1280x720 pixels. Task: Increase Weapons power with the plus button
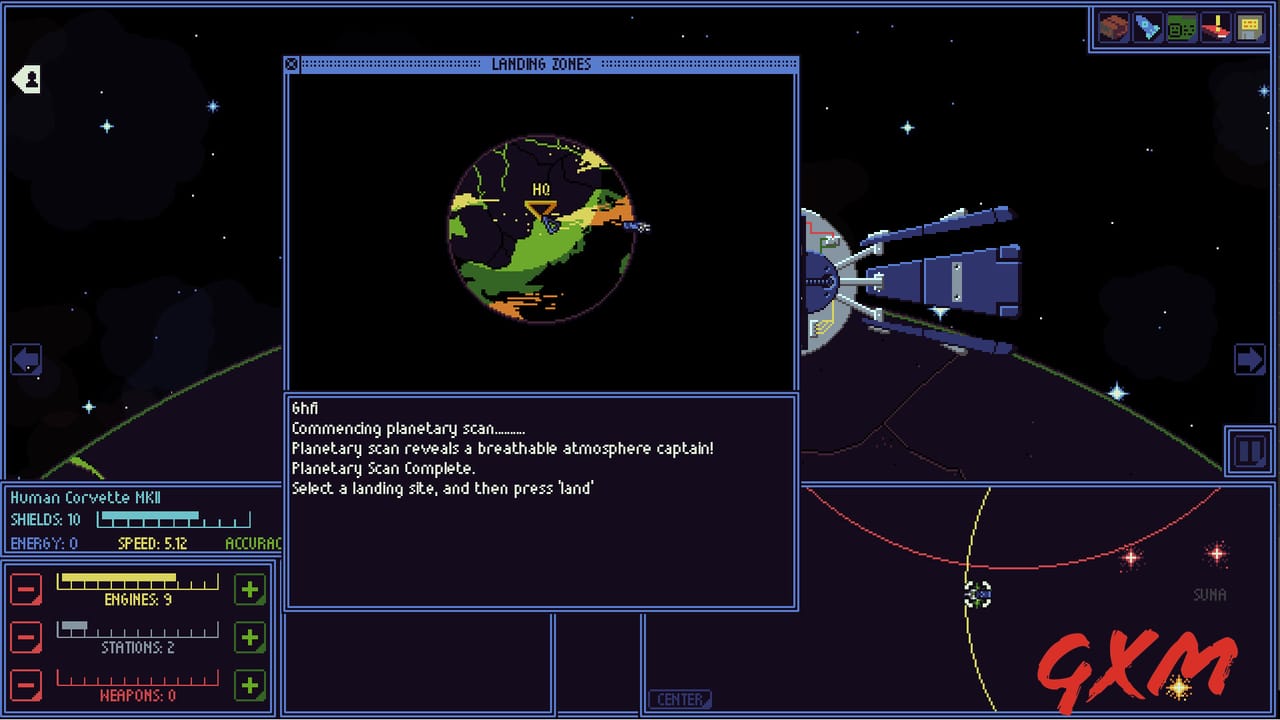(250, 685)
